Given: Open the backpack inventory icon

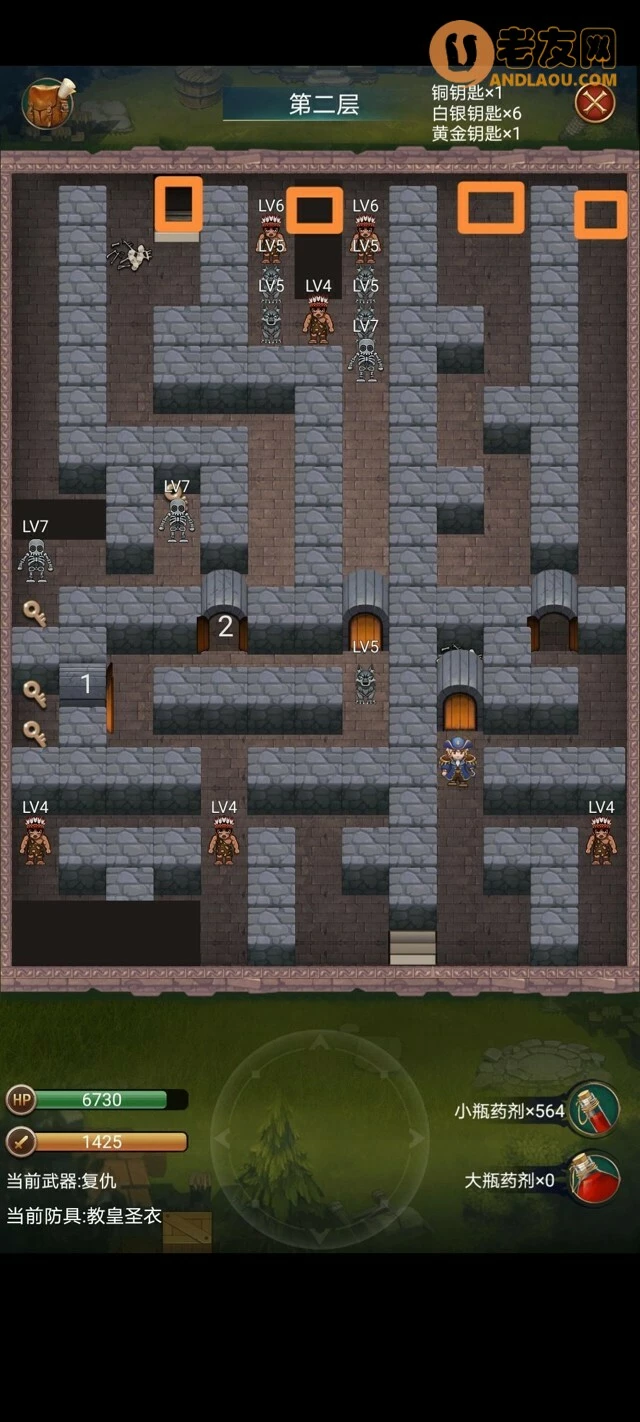Looking at the screenshot, I should coord(47,103).
